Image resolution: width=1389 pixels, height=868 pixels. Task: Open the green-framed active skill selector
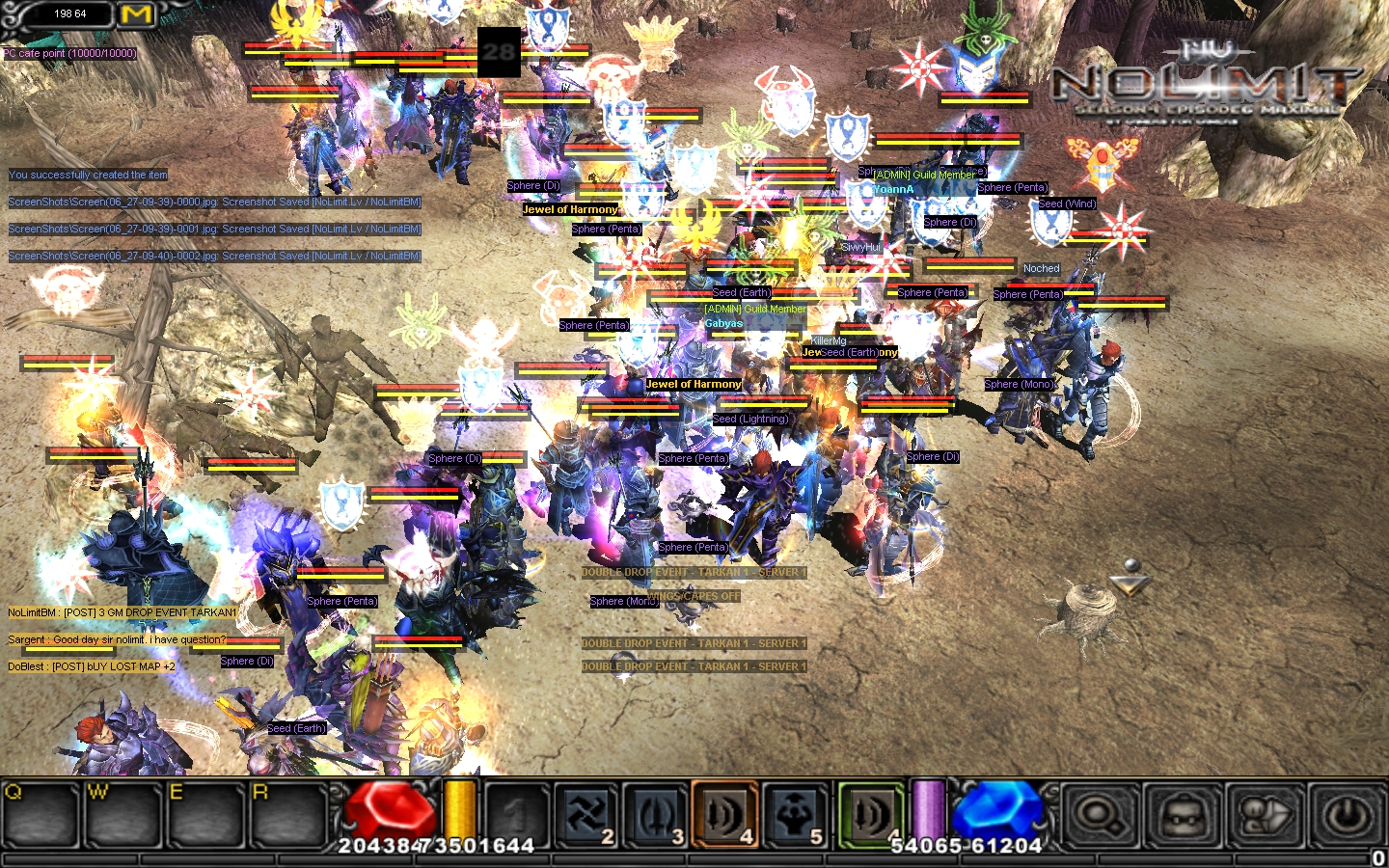coord(871,816)
